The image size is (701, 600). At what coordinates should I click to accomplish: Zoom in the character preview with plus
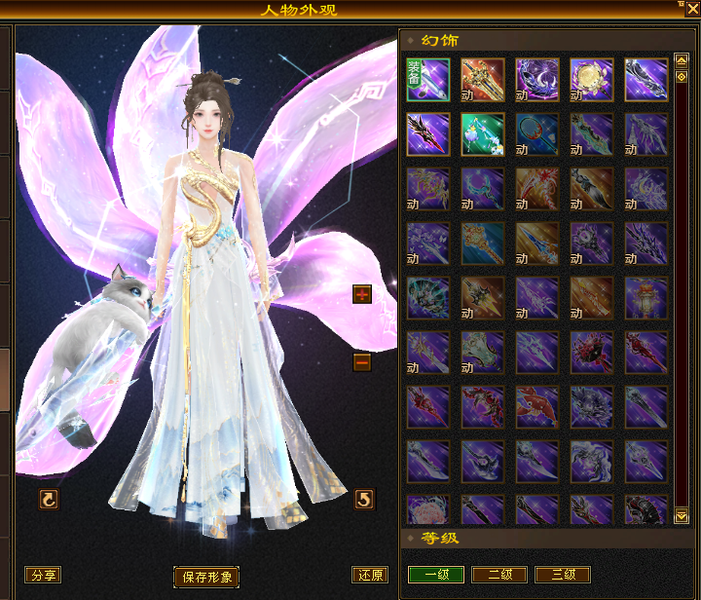coord(362,294)
